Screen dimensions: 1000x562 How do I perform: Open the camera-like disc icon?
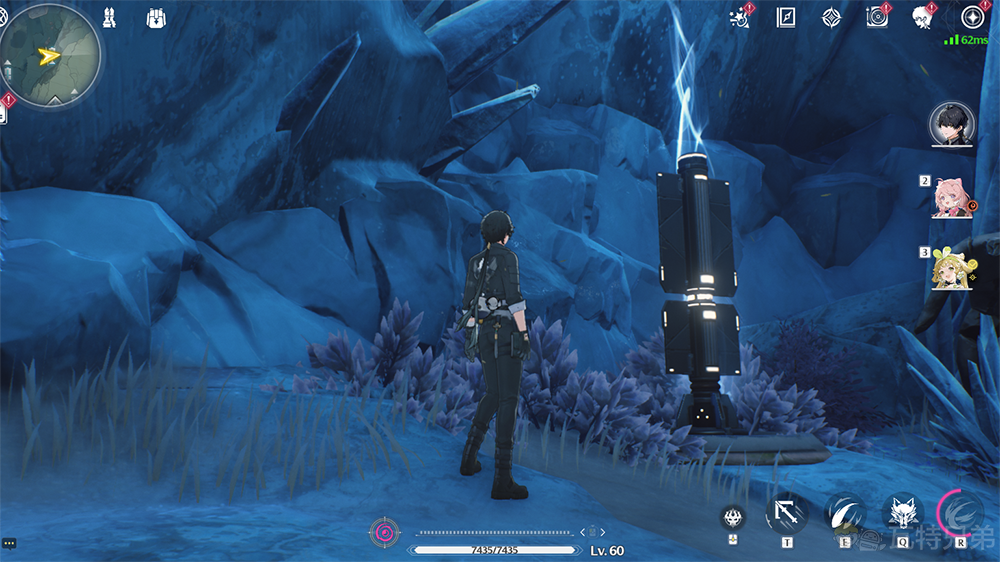point(877,17)
